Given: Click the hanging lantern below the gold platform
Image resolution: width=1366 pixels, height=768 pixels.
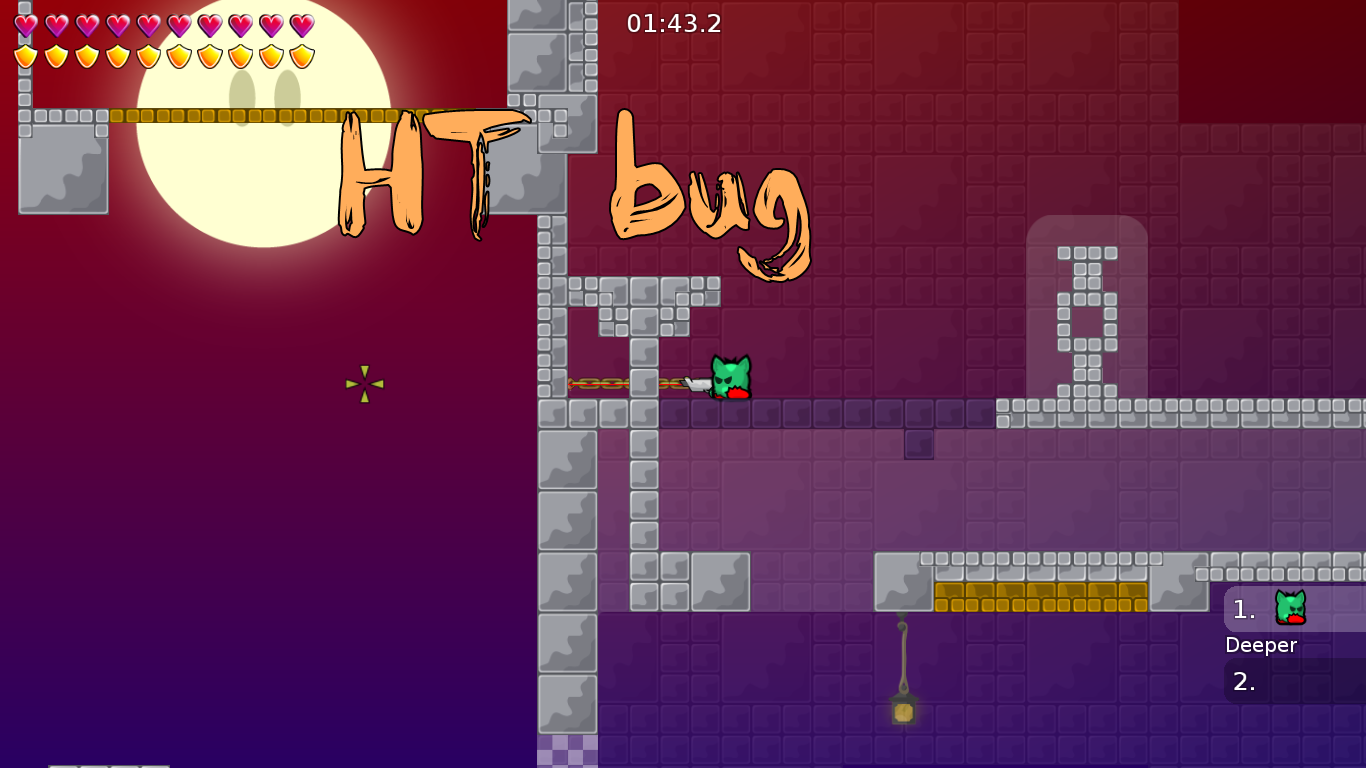Looking at the screenshot, I should click(901, 712).
